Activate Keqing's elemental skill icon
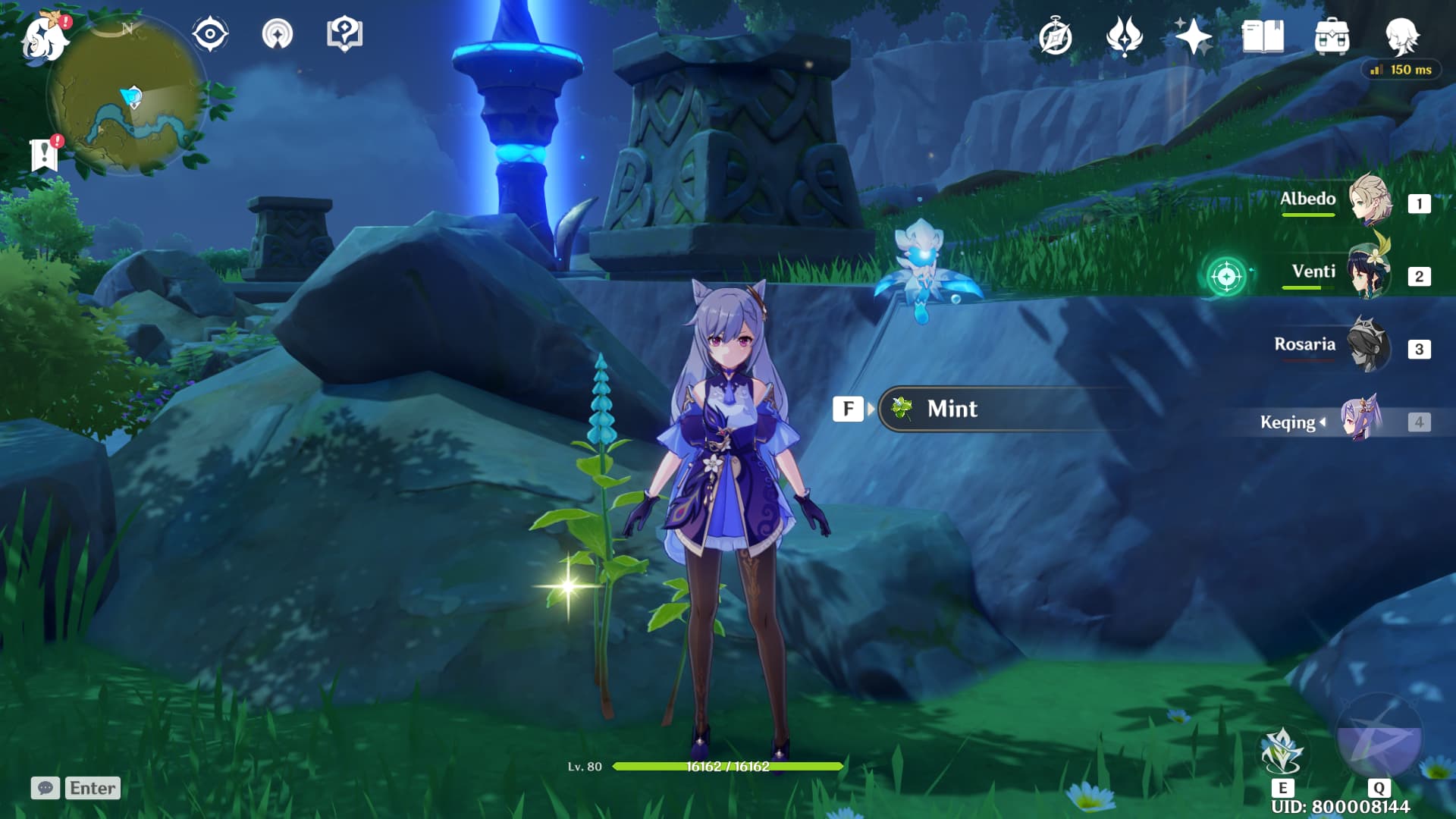The image size is (1456, 819). 1282,752
